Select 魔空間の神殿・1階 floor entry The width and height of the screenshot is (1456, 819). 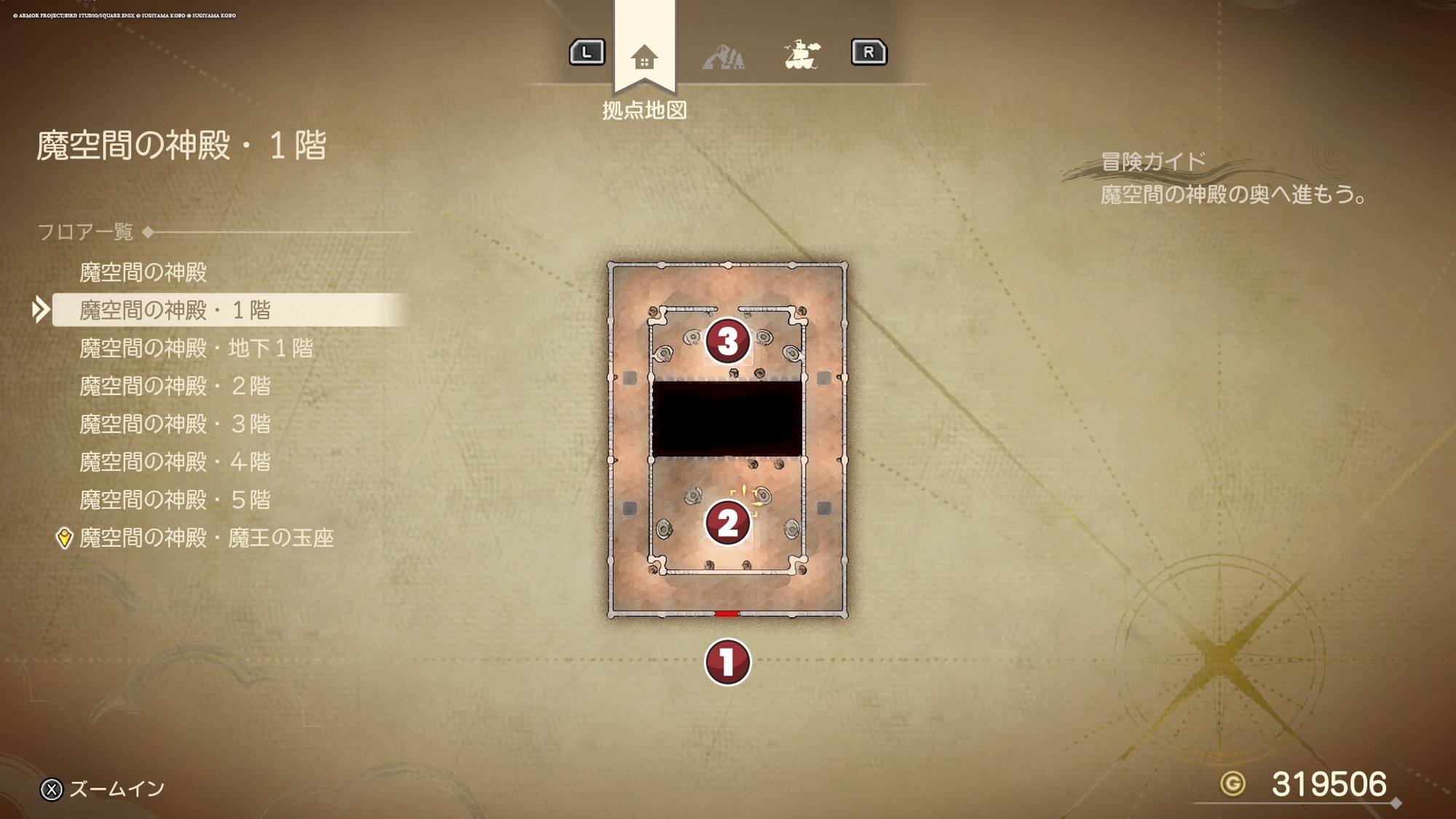[x=175, y=310]
